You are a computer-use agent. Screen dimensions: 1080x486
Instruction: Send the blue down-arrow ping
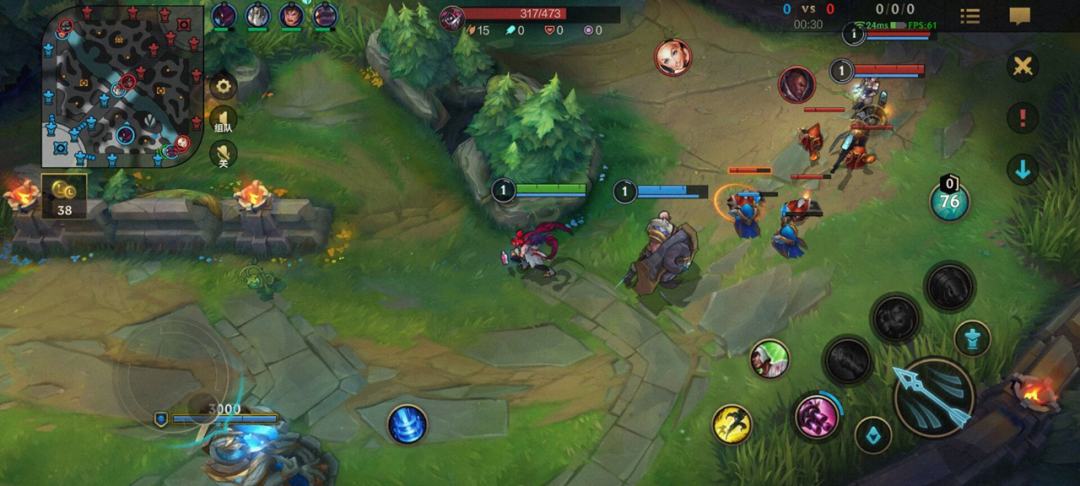[1022, 170]
